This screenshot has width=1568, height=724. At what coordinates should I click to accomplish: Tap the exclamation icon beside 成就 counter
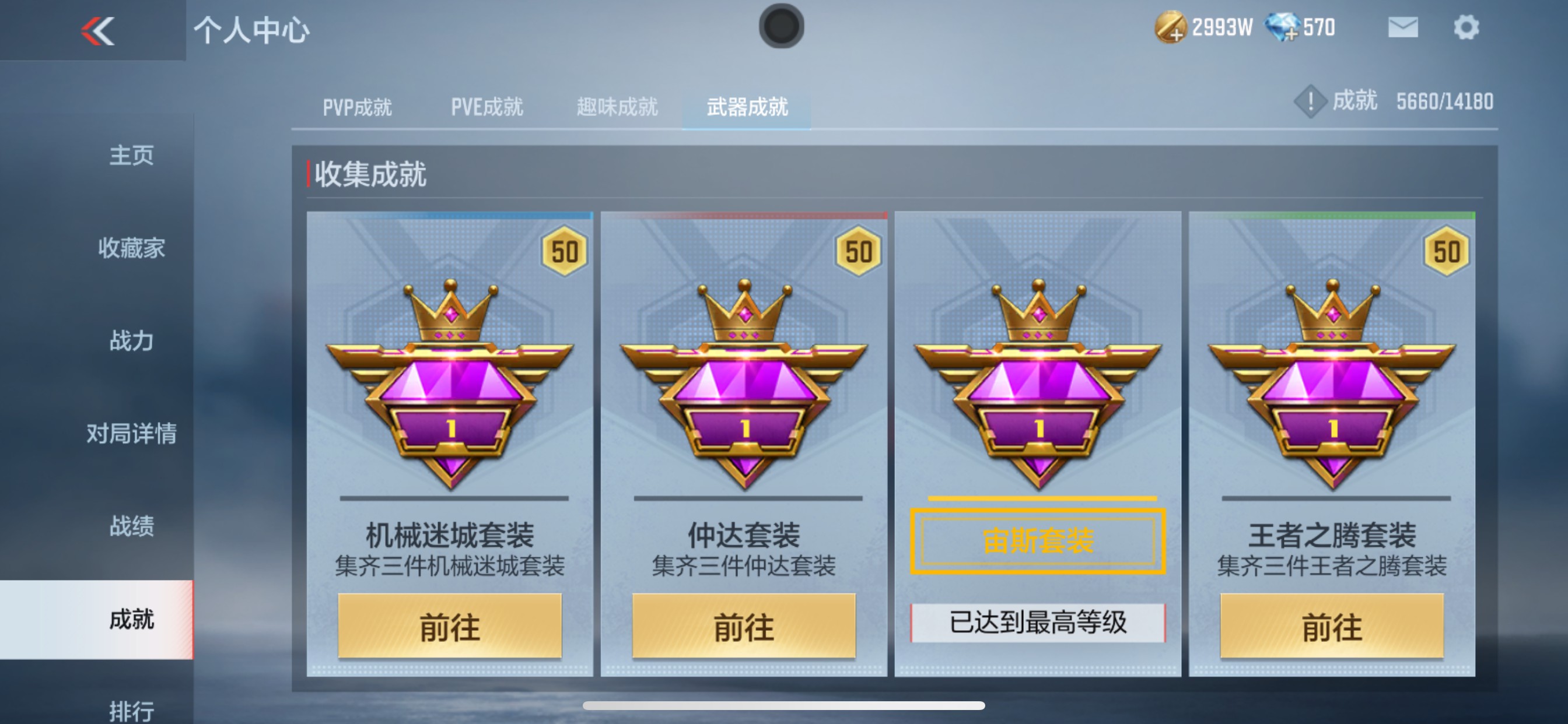point(1310,101)
